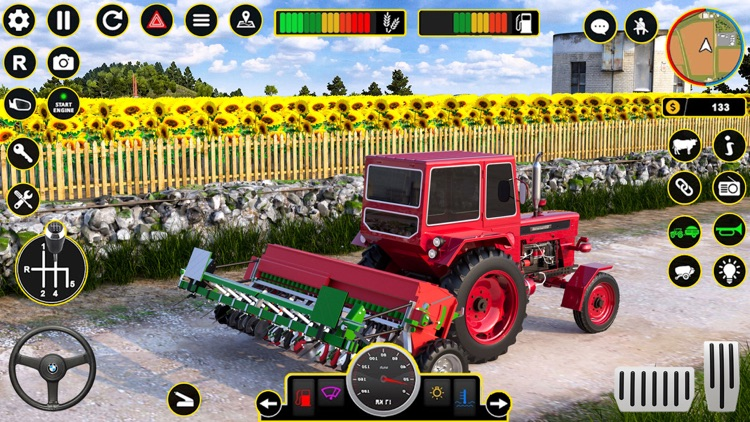Tap the chain link attach button
750x422 pixels.
685,187
